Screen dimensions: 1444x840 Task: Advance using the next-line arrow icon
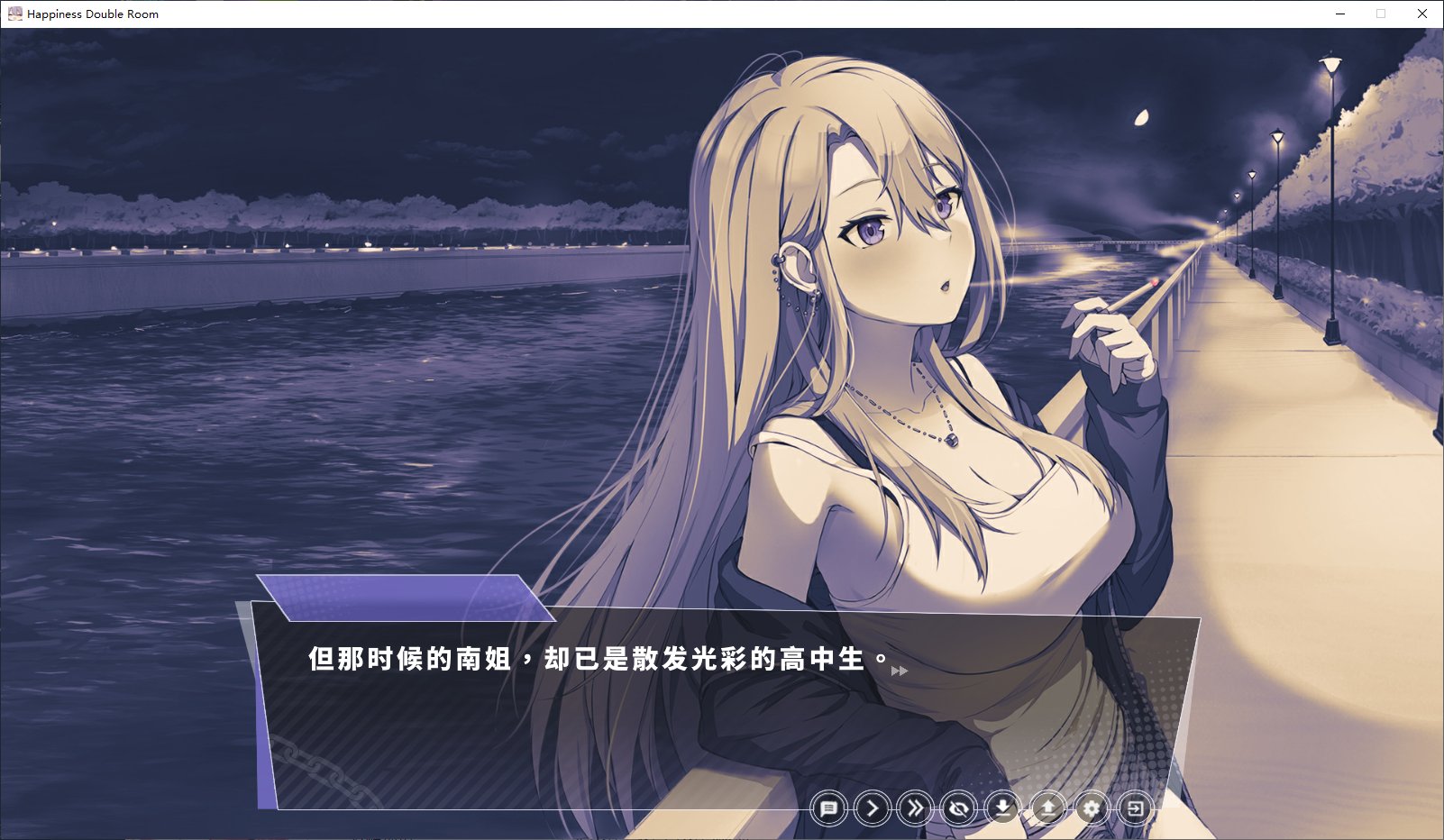pyautogui.click(x=872, y=809)
